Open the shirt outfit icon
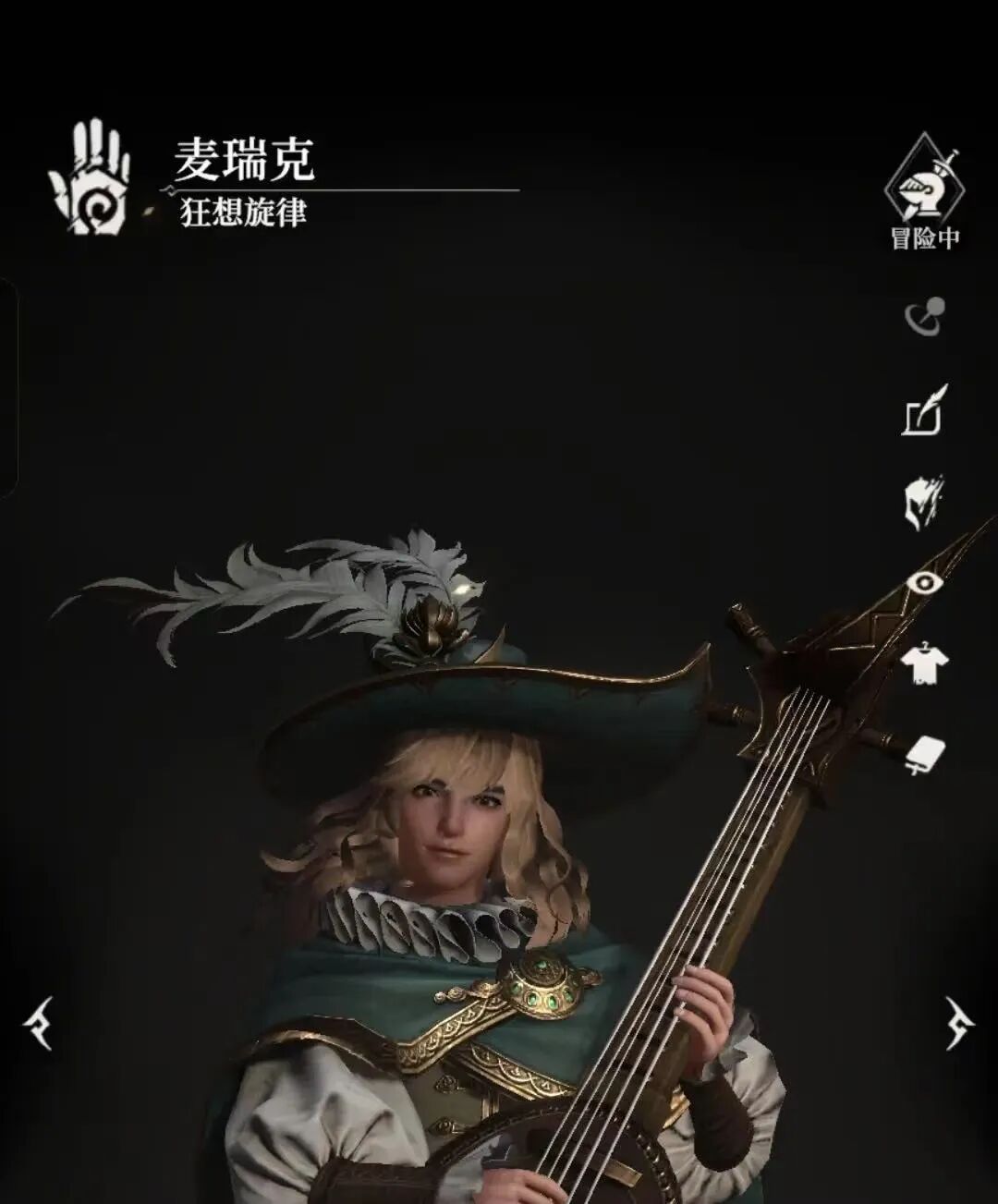The width and height of the screenshot is (998, 1204). point(924,663)
